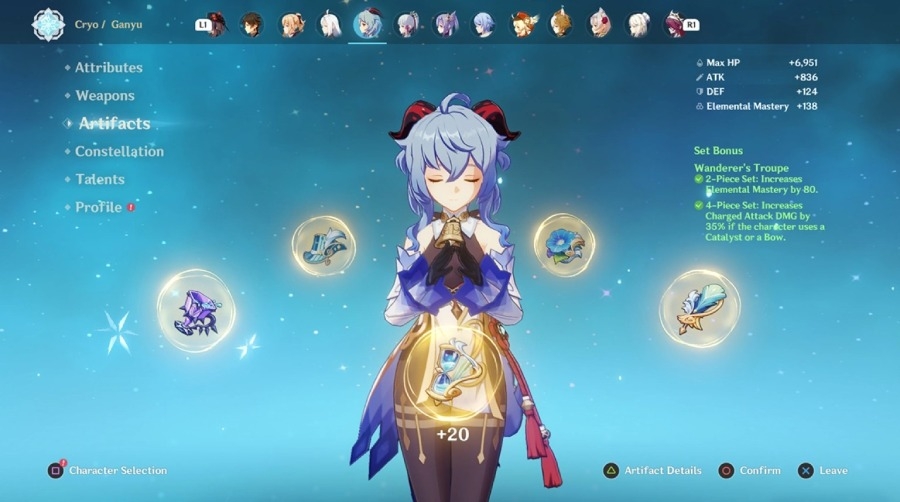
Task: Switch to Zhongli's dark-haired portrait
Action: click(x=252, y=24)
